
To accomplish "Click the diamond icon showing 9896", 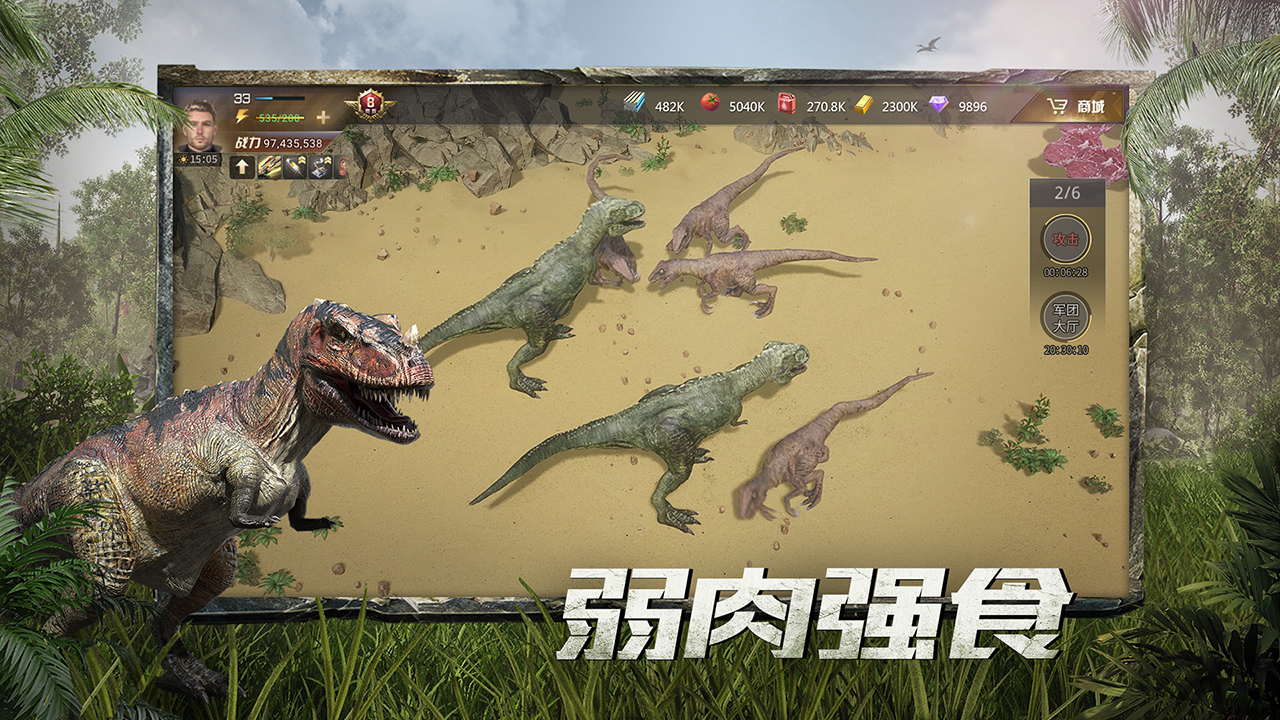I will 937,103.
